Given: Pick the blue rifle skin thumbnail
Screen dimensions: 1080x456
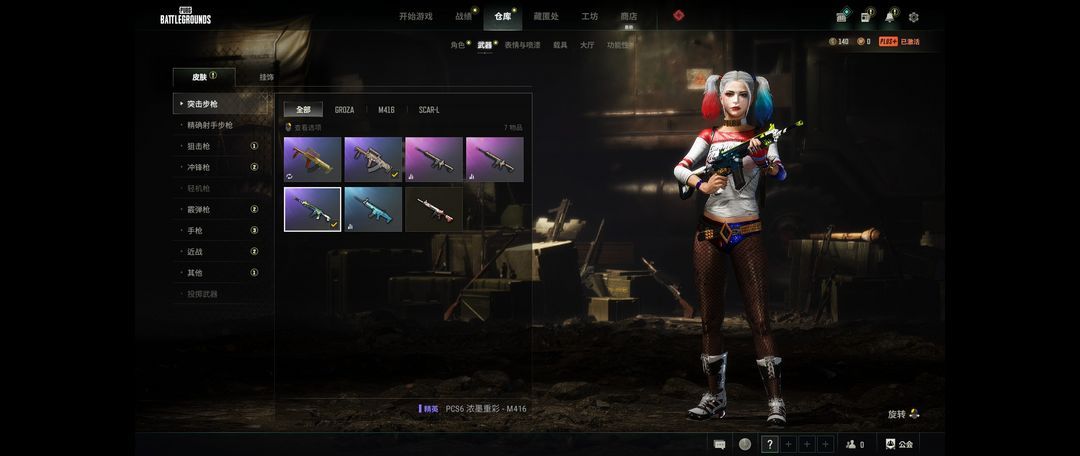Looking at the screenshot, I should pos(373,209).
